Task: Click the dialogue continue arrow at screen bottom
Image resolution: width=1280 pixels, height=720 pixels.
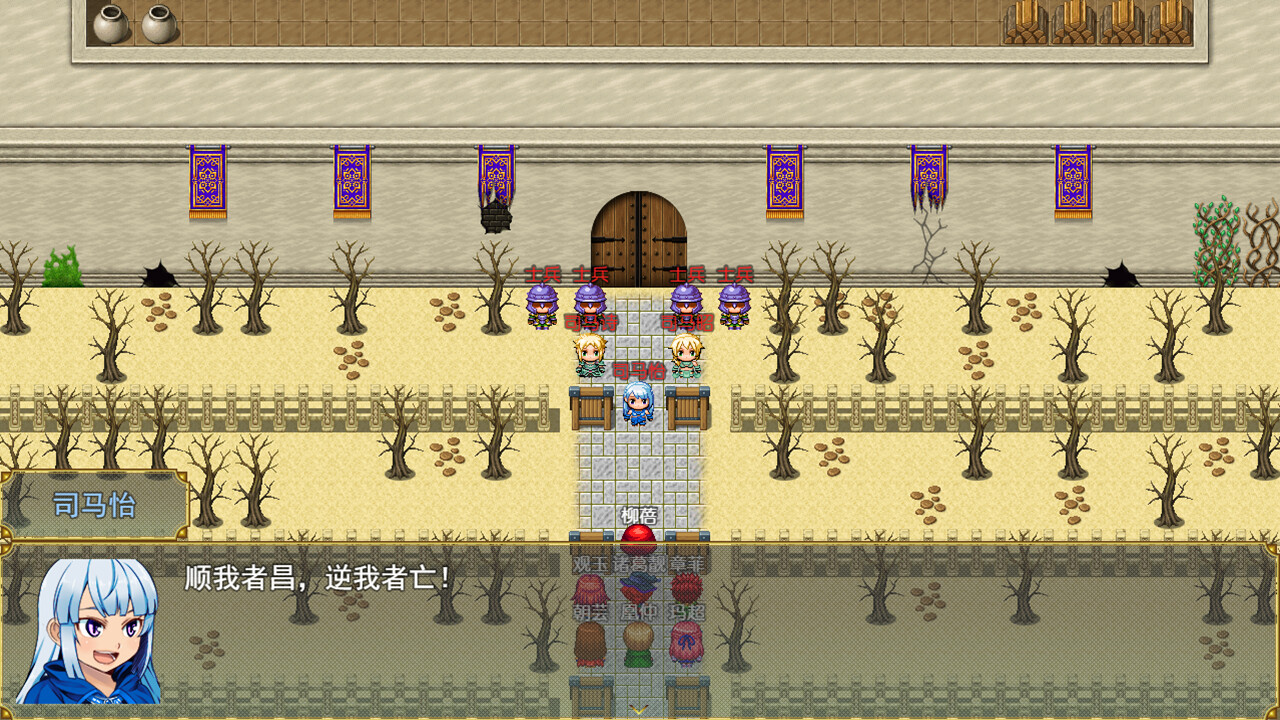Action: [638, 707]
